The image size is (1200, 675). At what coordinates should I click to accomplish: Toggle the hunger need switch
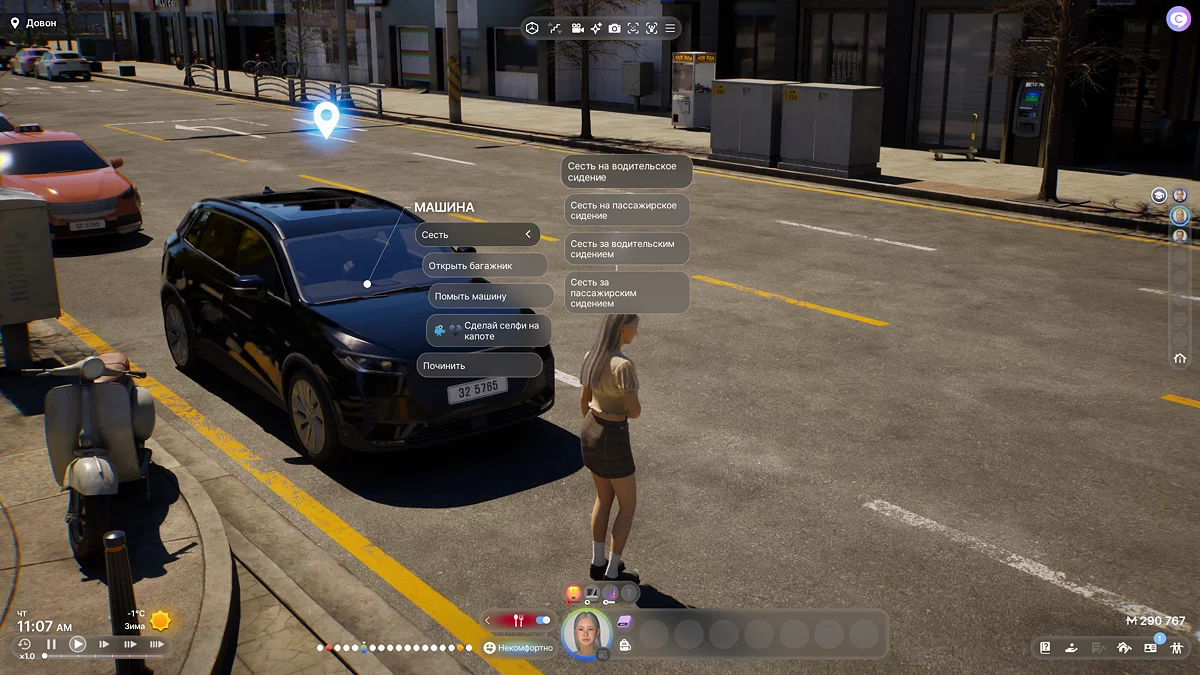(543, 620)
